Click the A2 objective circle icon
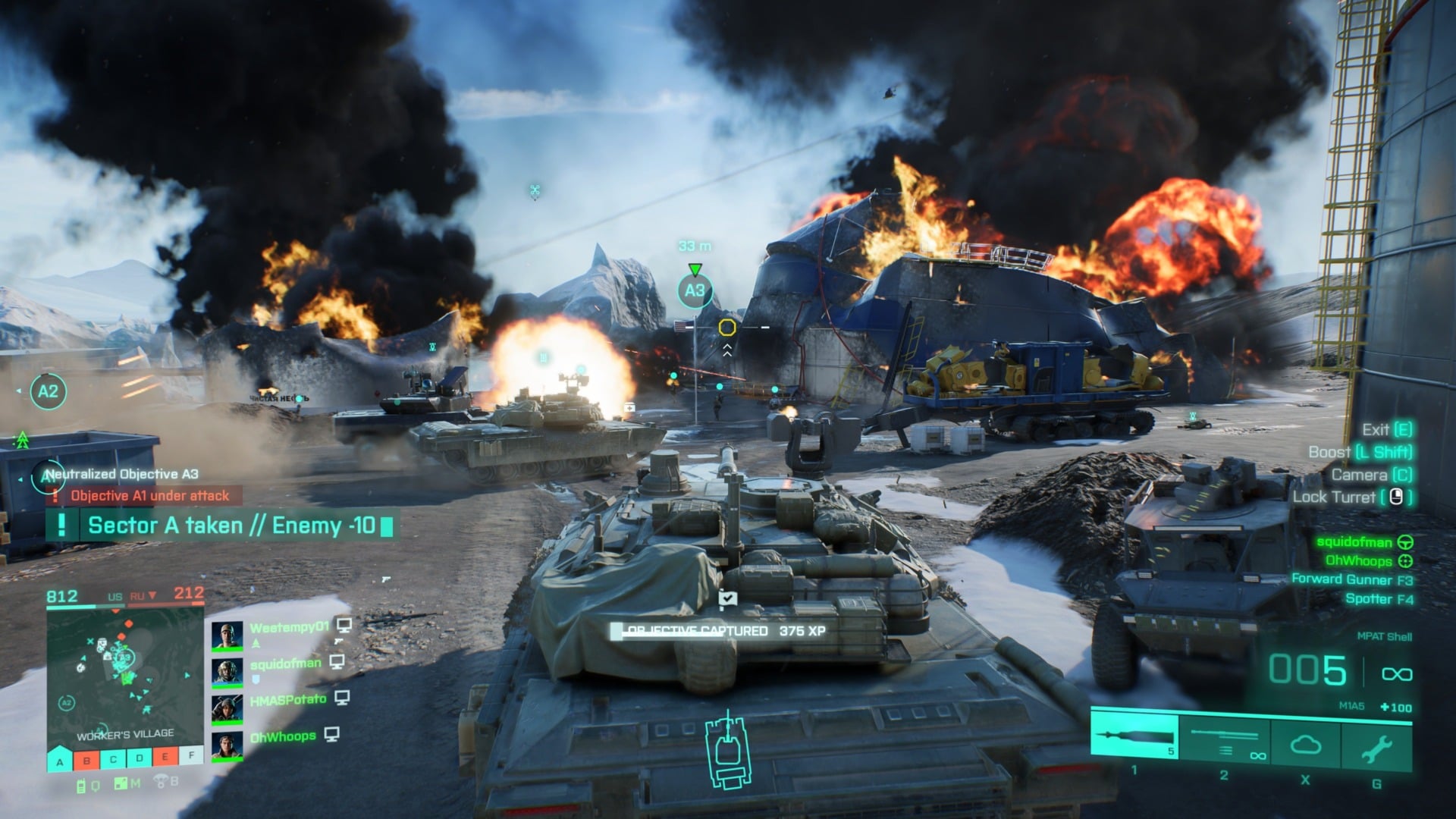The image size is (1456, 819). coord(48,392)
